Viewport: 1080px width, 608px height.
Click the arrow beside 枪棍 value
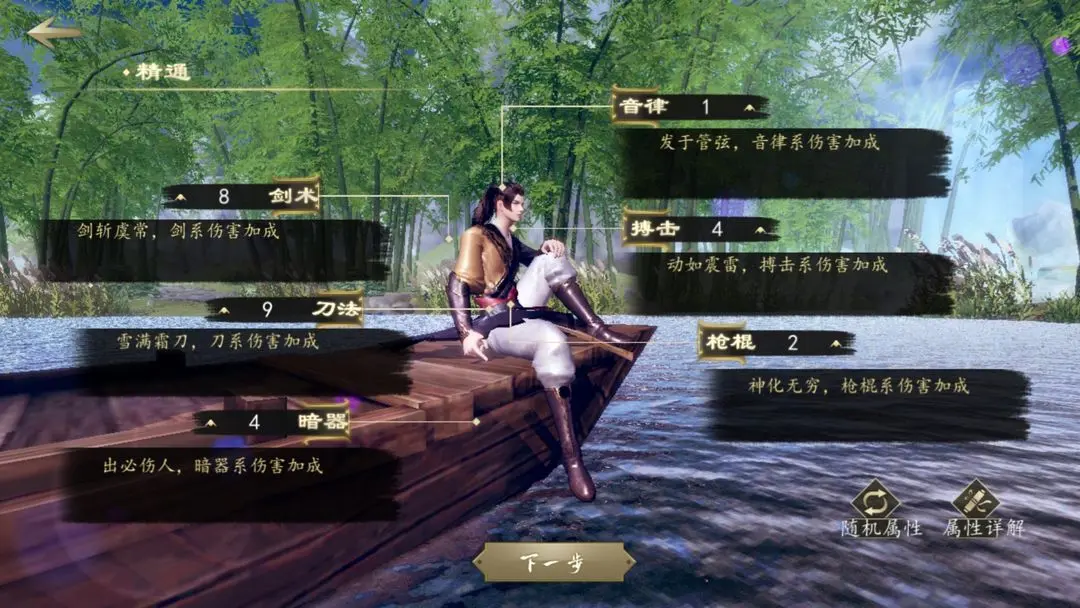836,343
